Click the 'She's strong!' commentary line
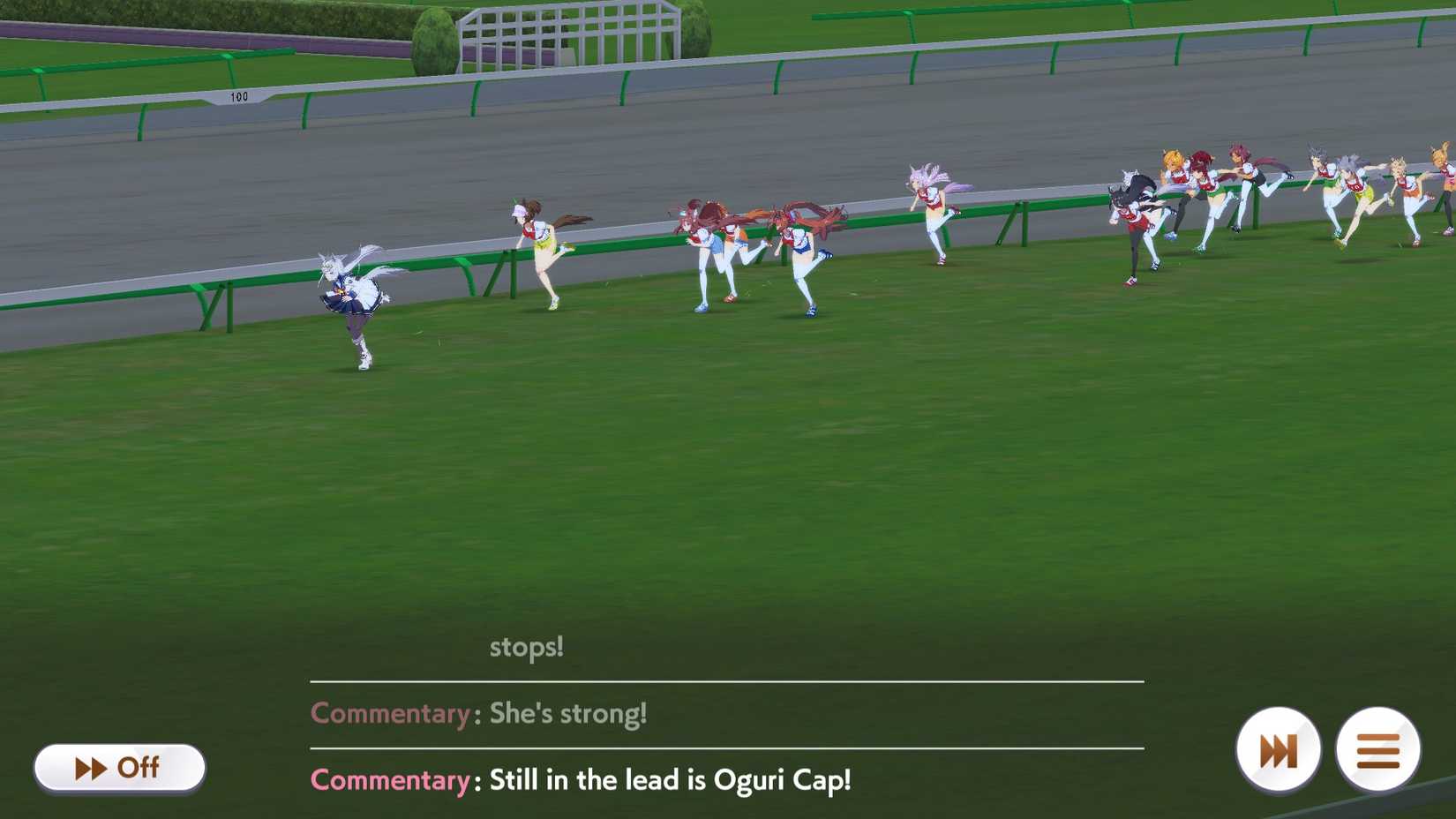Viewport: 1456px width, 819px height. 568,713
